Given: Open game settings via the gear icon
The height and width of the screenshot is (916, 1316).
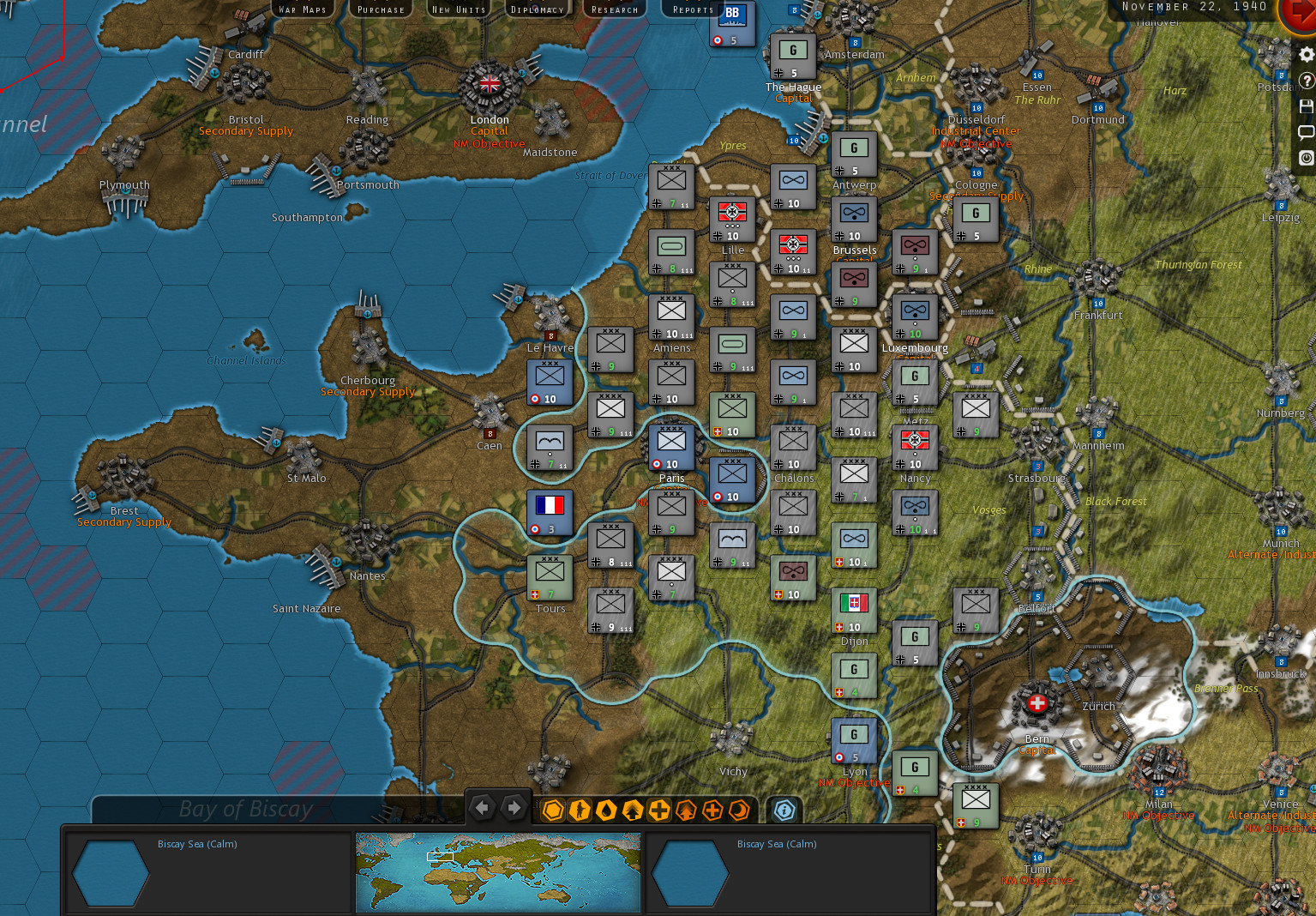Looking at the screenshot, I should [x=1306, y=53].
